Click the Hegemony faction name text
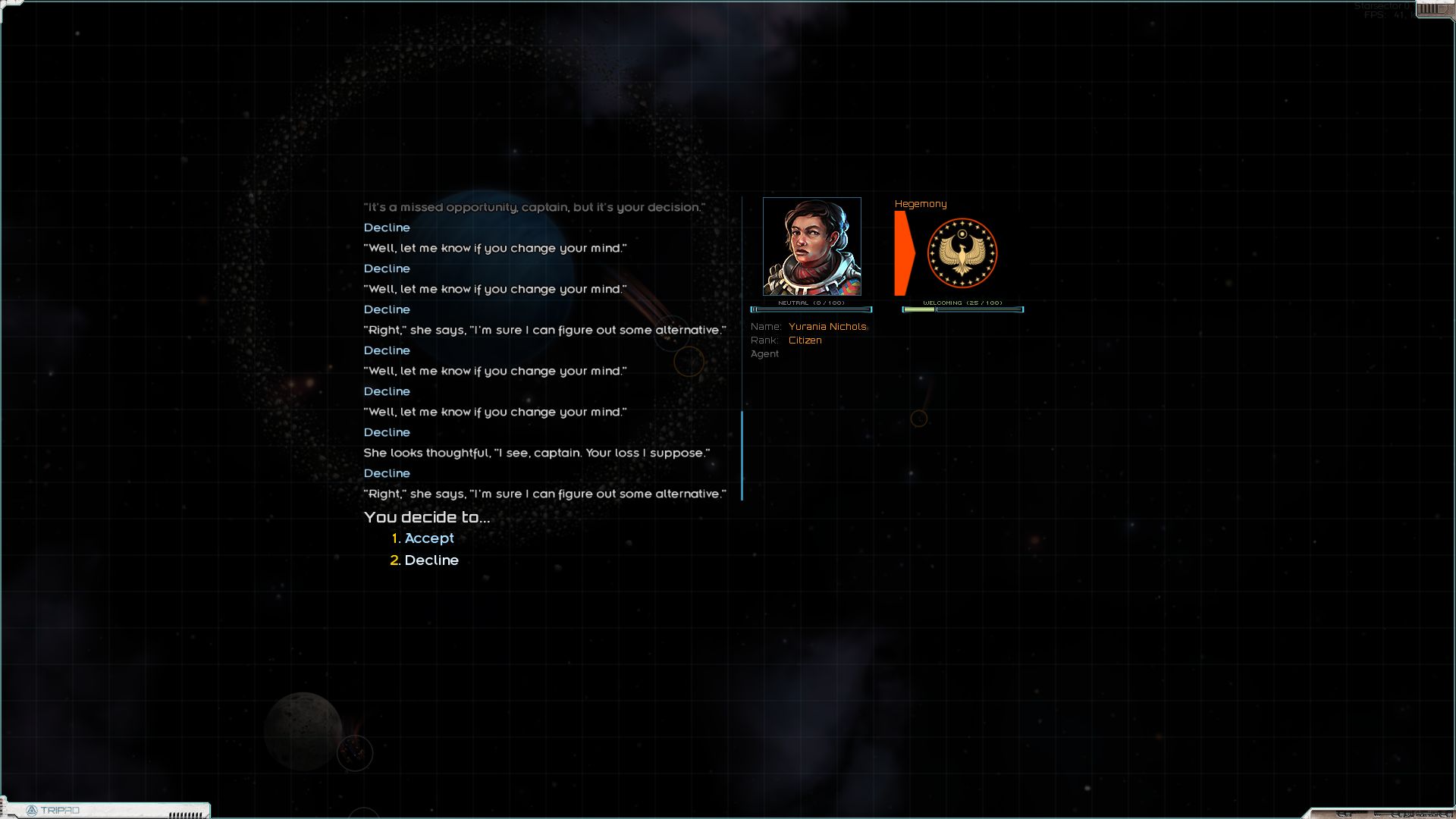This screenshot has height=819, width=1456. (x=920, y=203)
